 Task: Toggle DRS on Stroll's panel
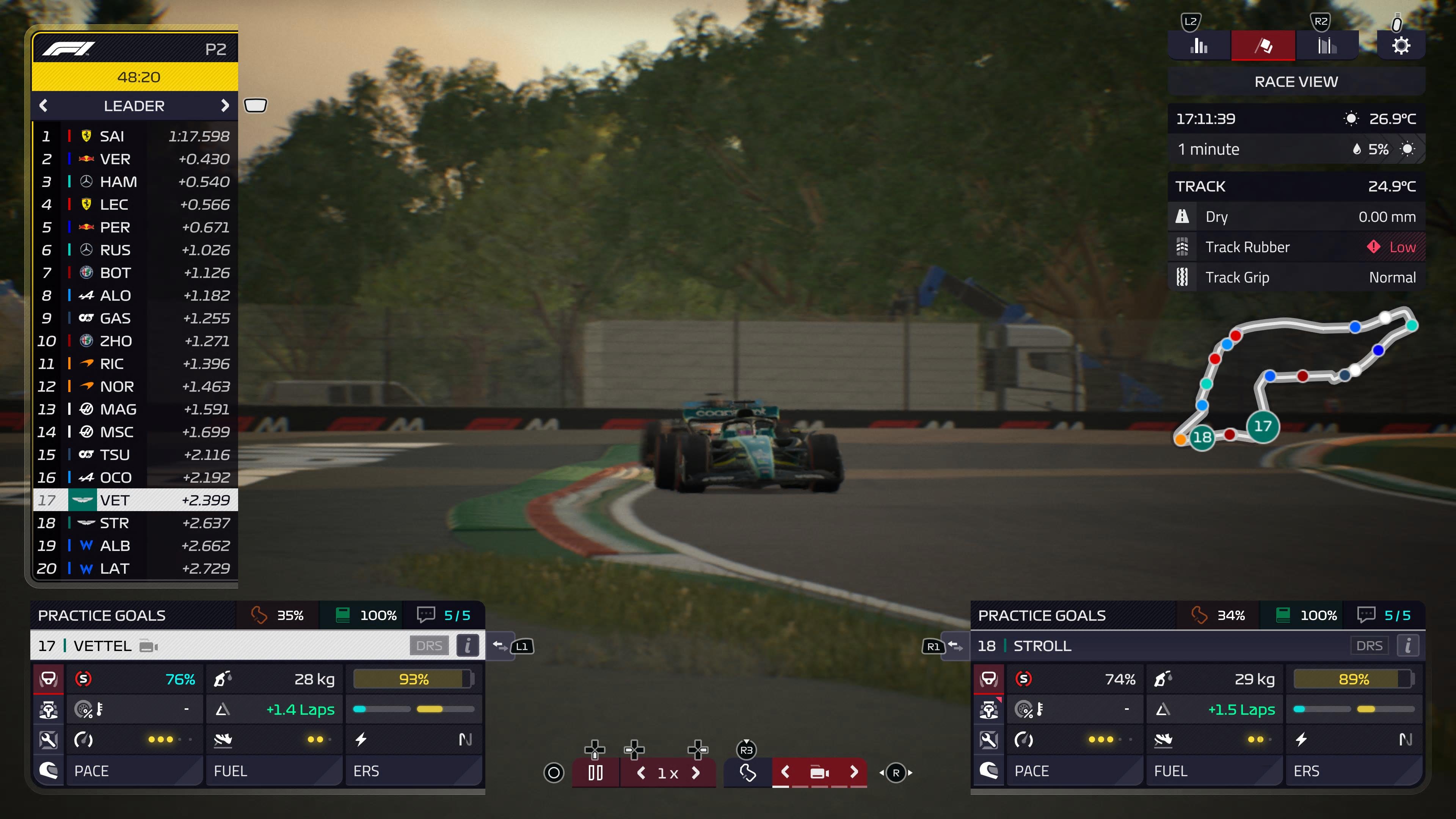(1370, 645)
